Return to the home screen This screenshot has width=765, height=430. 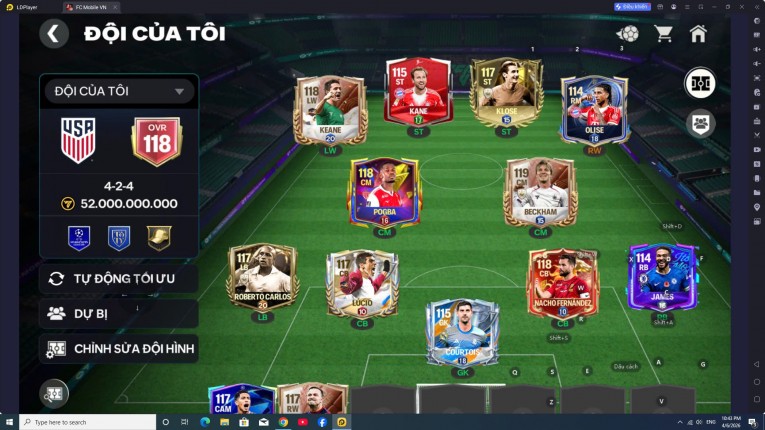point(698,34)
